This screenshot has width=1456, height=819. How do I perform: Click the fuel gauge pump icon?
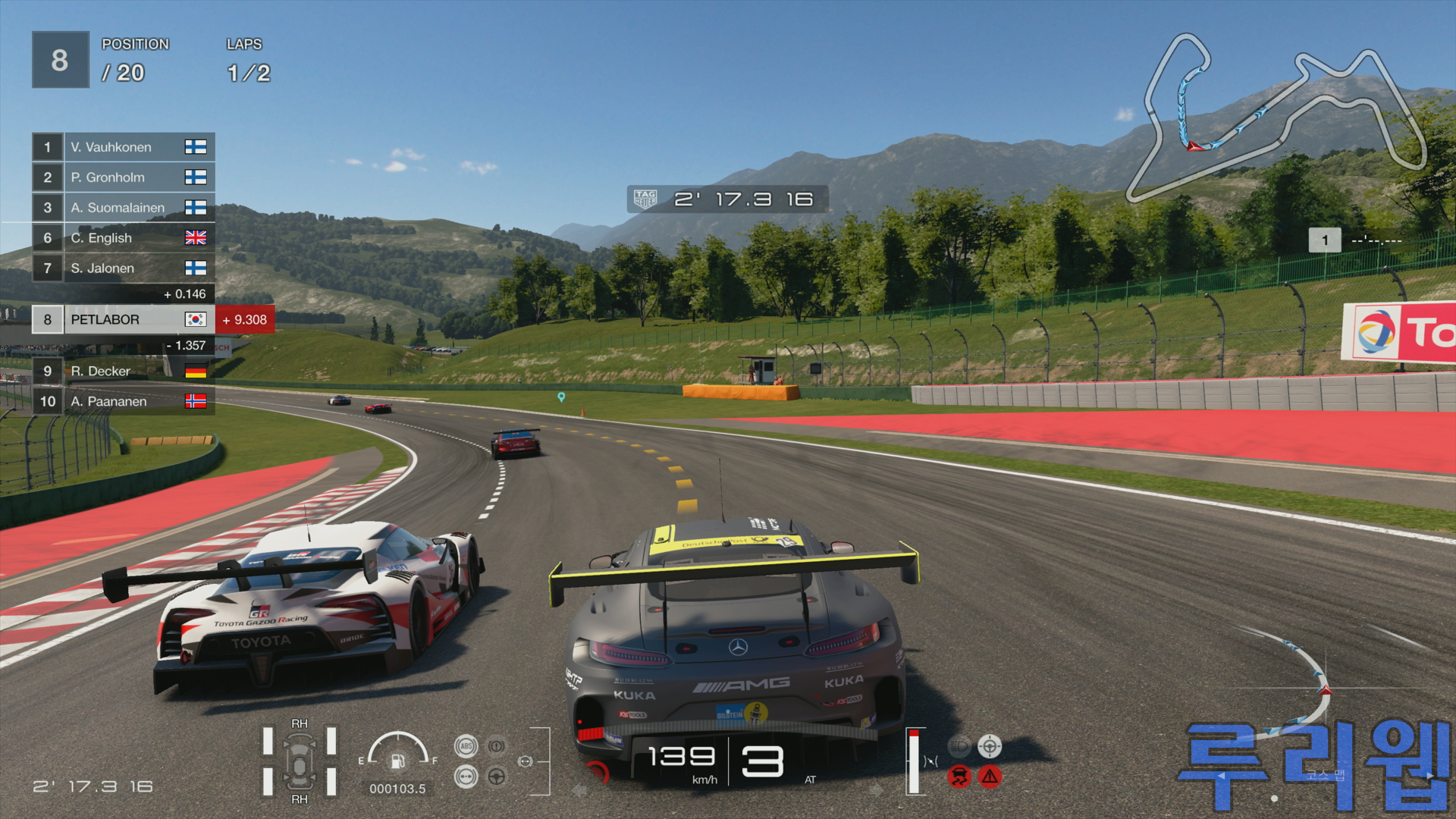coord(397,761)
